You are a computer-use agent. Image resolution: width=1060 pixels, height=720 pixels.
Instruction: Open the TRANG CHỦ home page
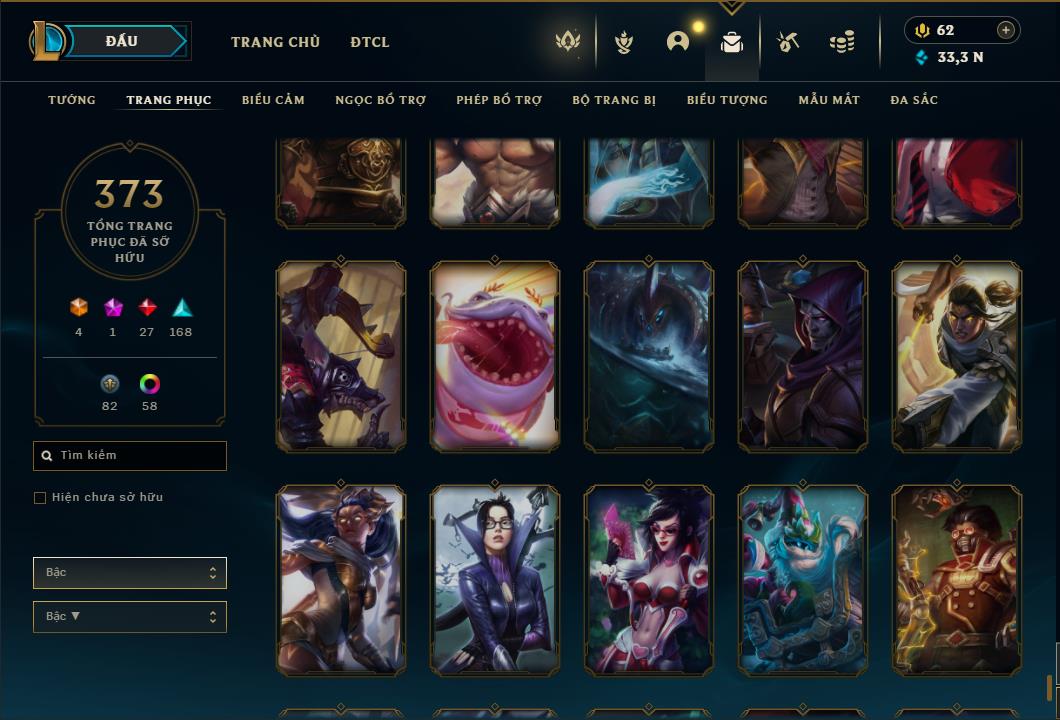click(x=275, y=42)
